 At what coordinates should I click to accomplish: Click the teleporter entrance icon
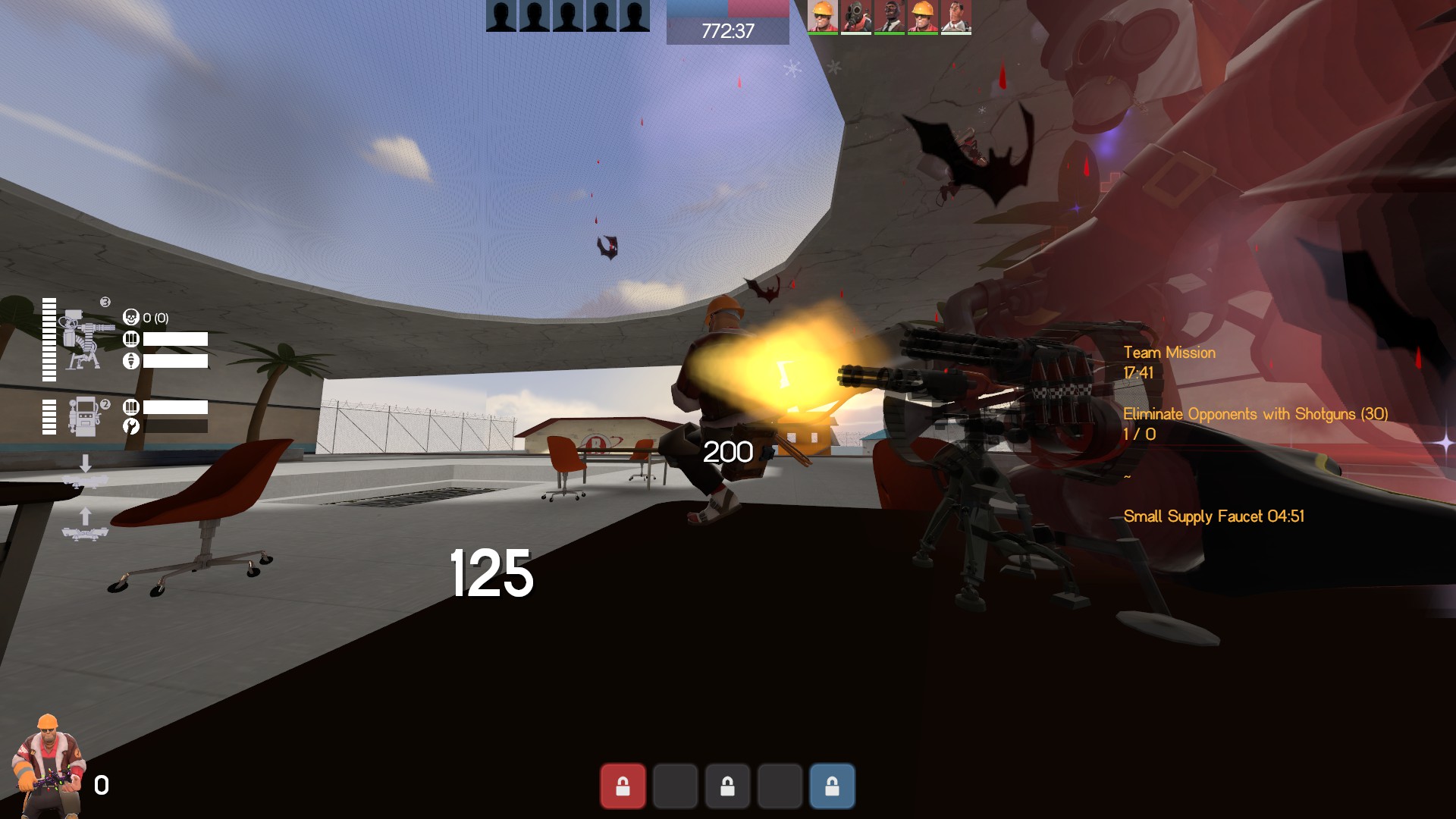point(85,472)
